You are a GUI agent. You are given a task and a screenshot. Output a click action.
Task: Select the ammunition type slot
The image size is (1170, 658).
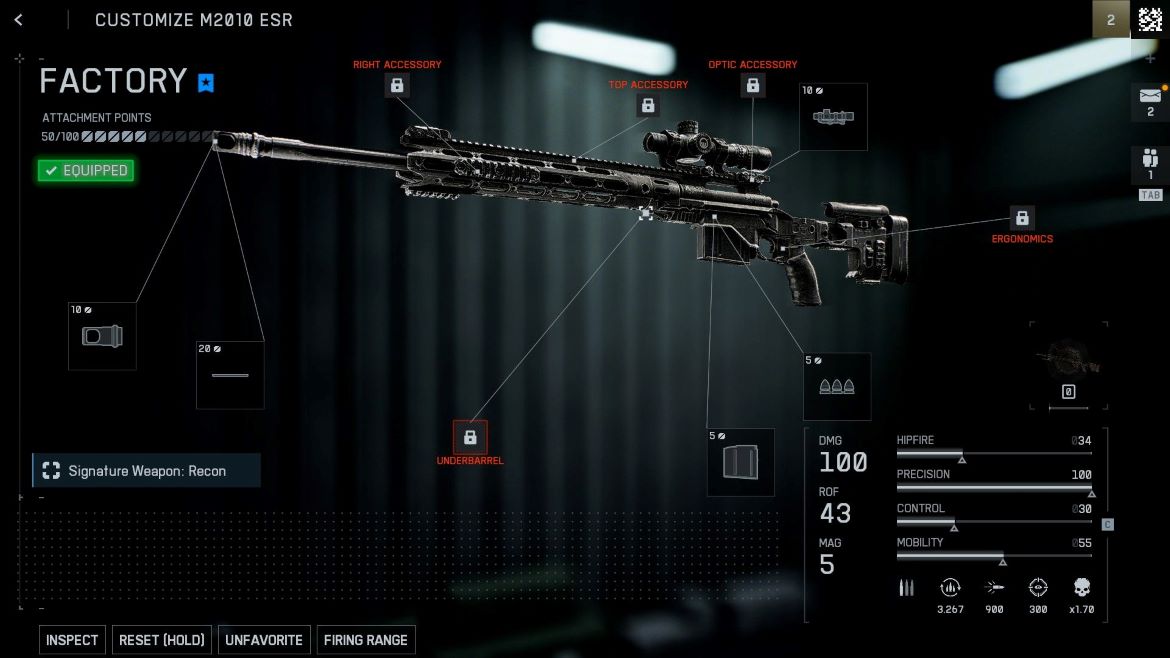click(x=837, y=387)
